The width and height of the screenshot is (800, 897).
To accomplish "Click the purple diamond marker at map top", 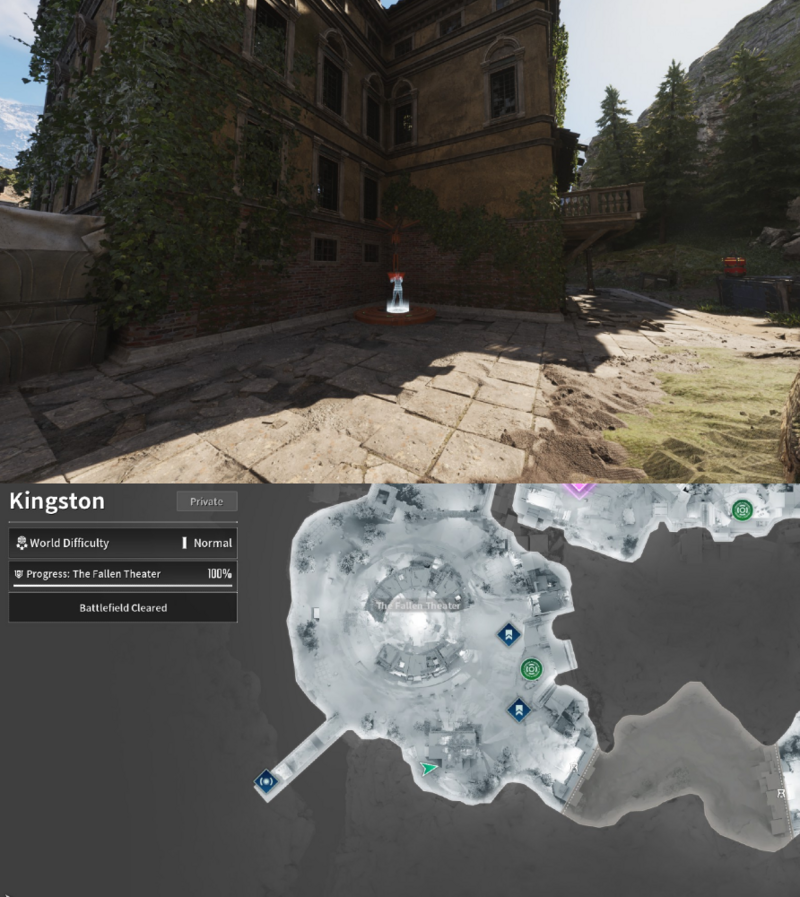I will tap(578, 489).
